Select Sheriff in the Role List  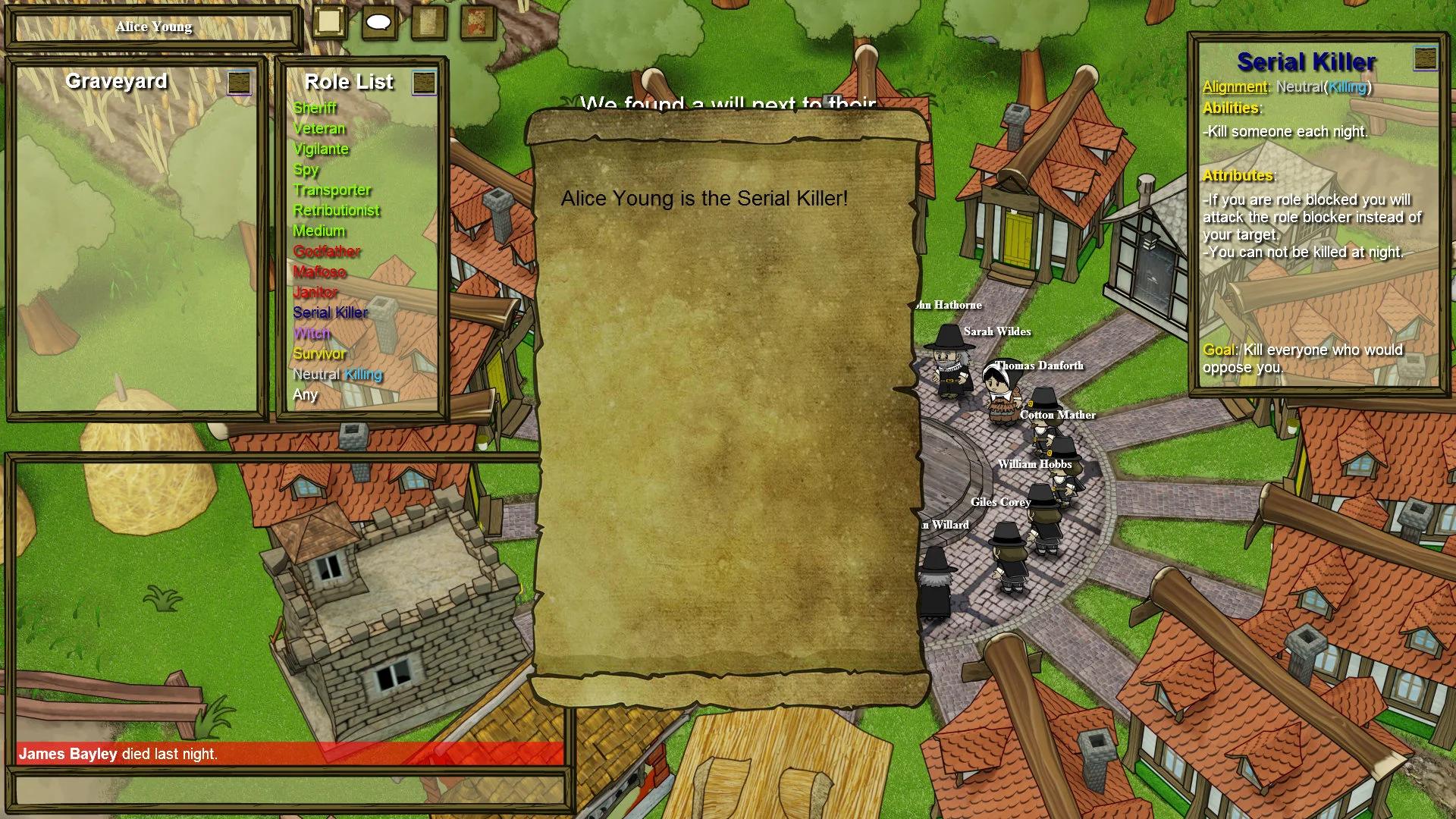pyautogui.click(x=315, y=108)
